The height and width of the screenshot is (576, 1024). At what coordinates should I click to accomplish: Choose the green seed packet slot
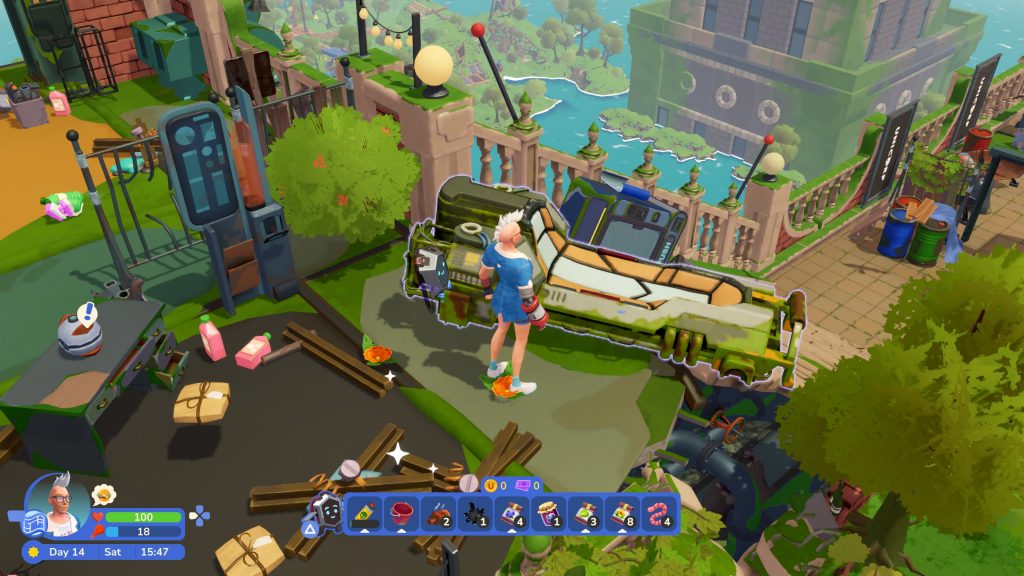click(x=586, y=514)
